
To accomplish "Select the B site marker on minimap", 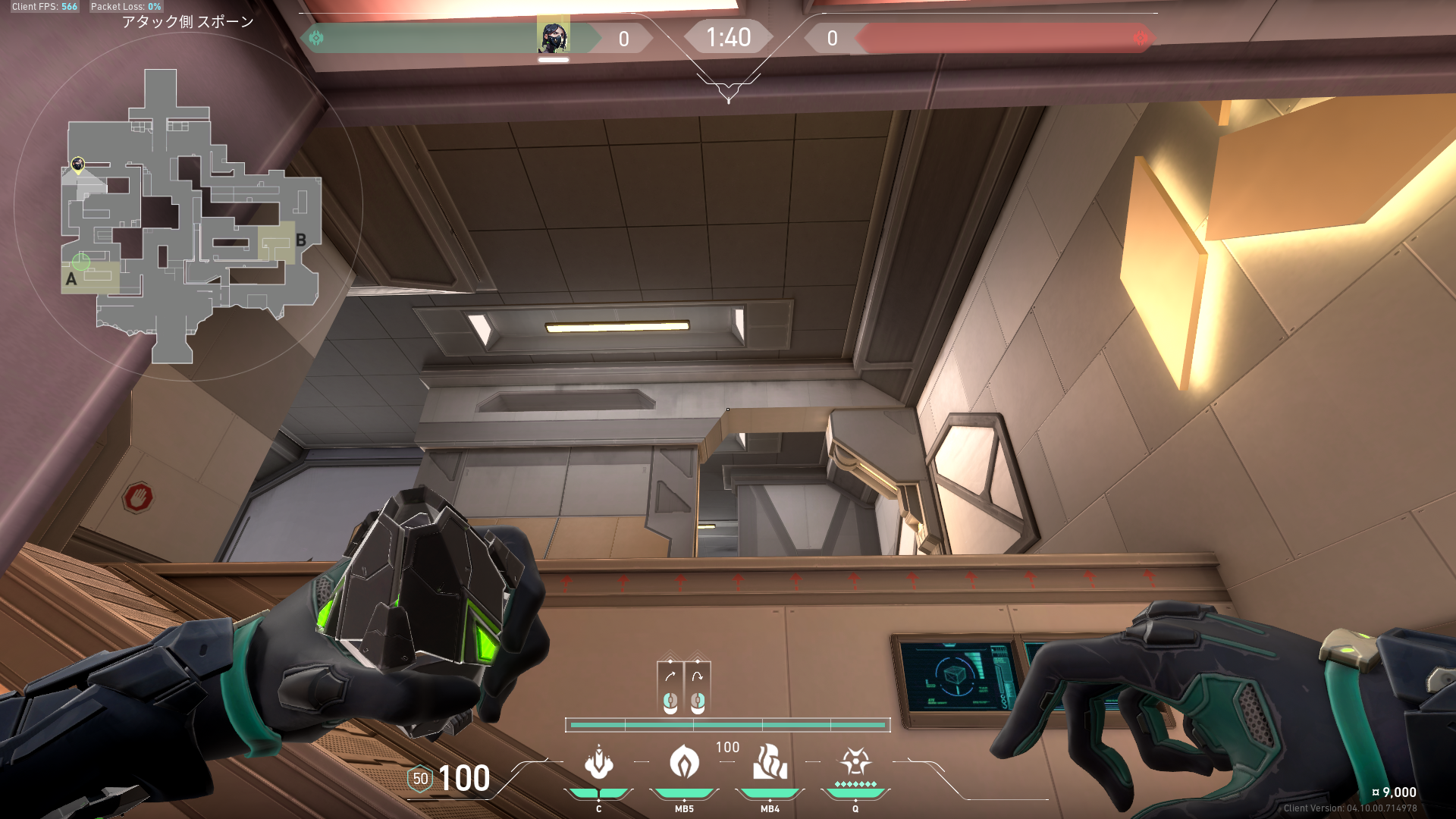I will pos(301,240).
